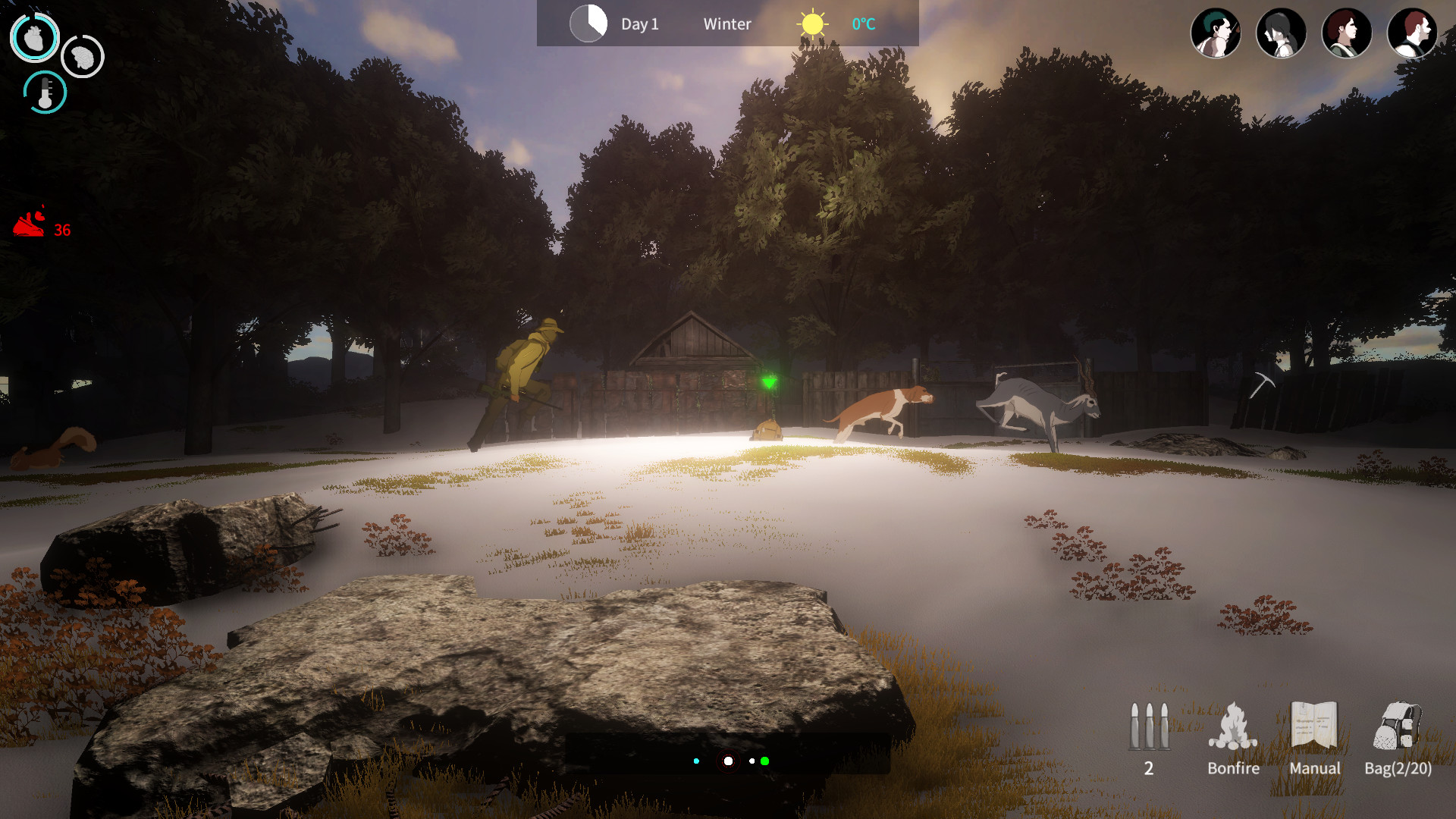The image size is (1456, 819).
Task: Click the ammo count number 2
Action: (1149, 767)
